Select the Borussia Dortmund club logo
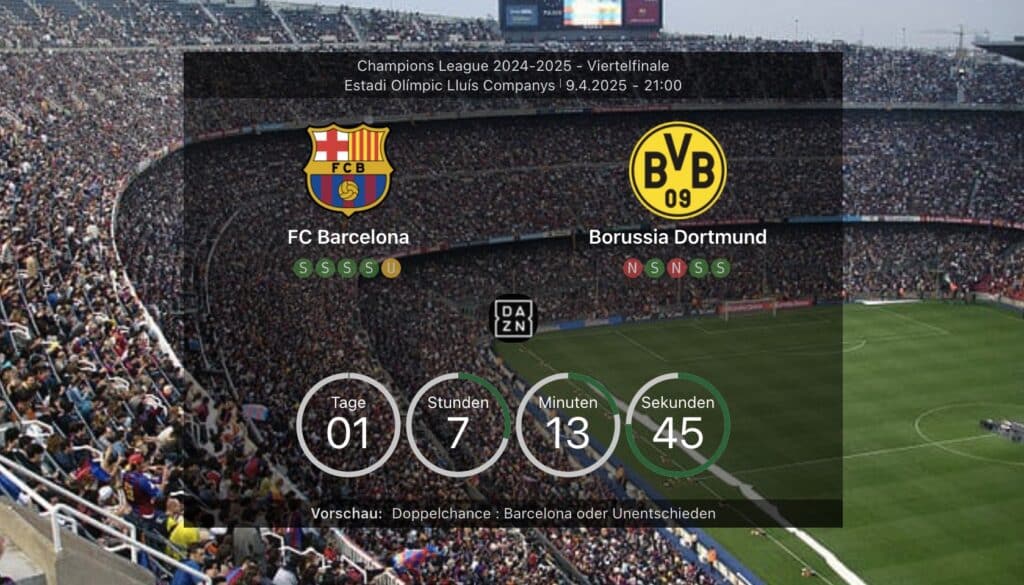Image resolution: width=1024 pixels, height=585 pixels. (677, 170)
